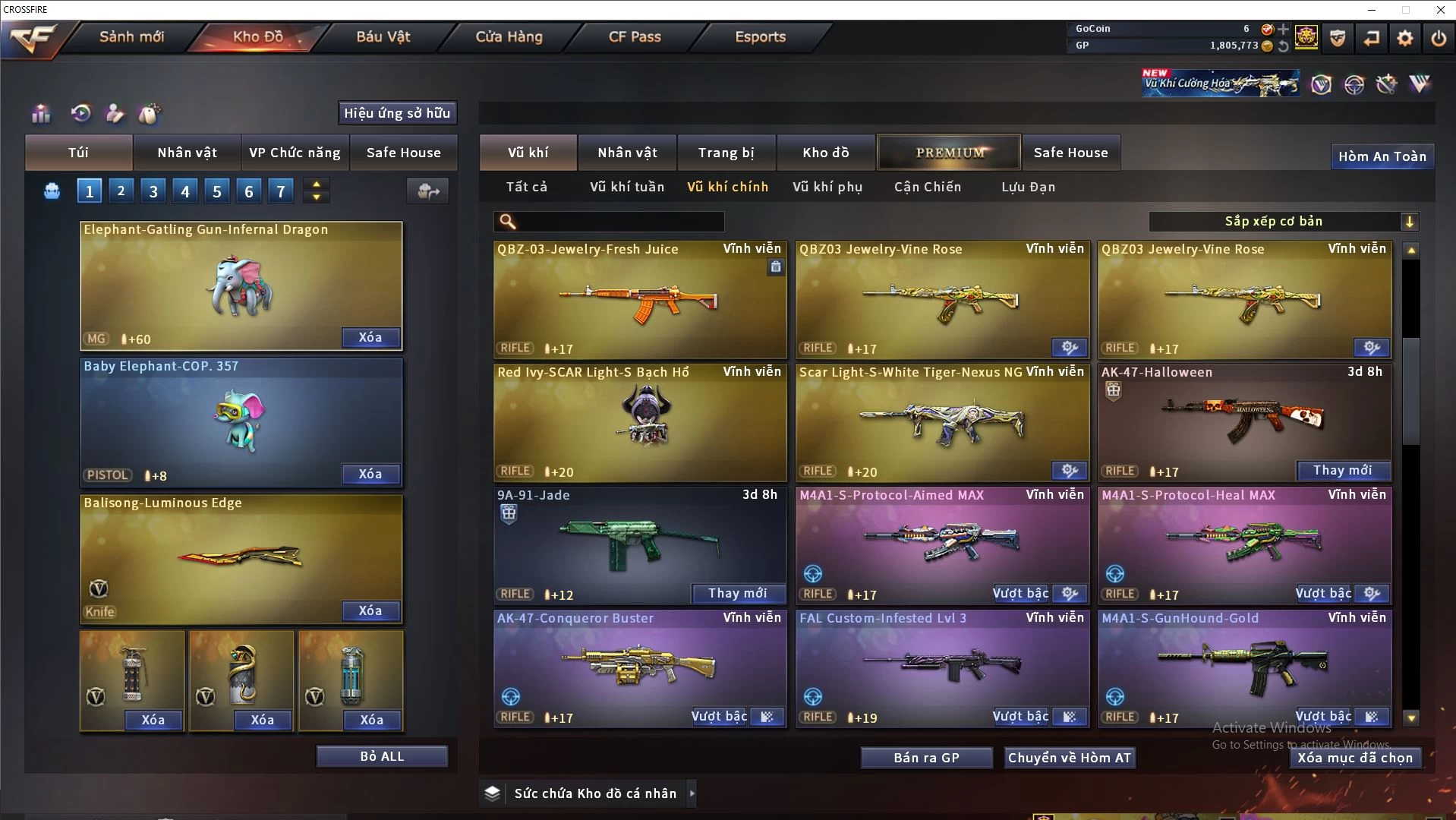Remove the Elephant-Gatling Gun-Infernal Dragon with Xóa

tap(370, 337)
